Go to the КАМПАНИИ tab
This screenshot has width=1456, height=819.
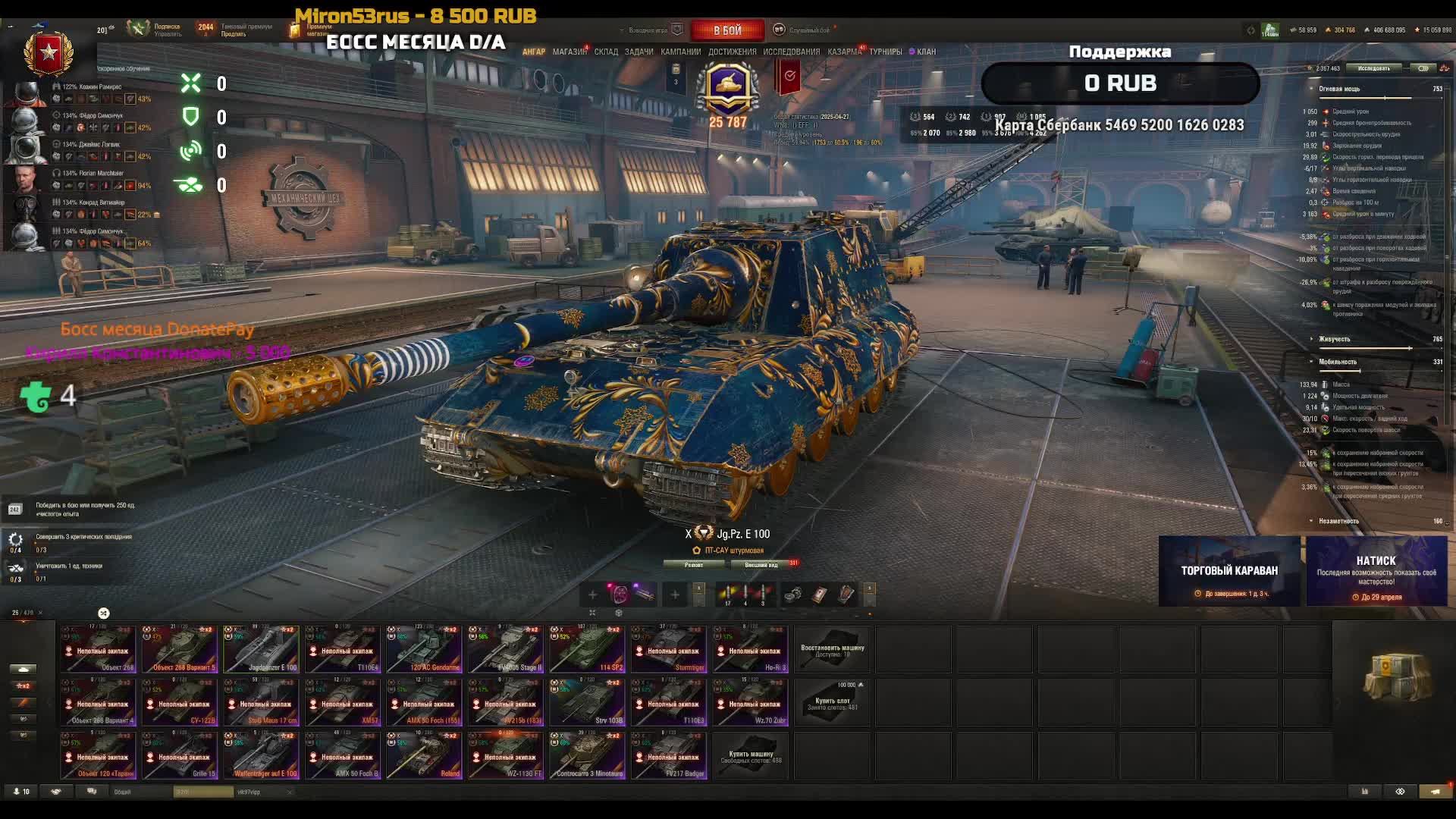click(680, 52)
